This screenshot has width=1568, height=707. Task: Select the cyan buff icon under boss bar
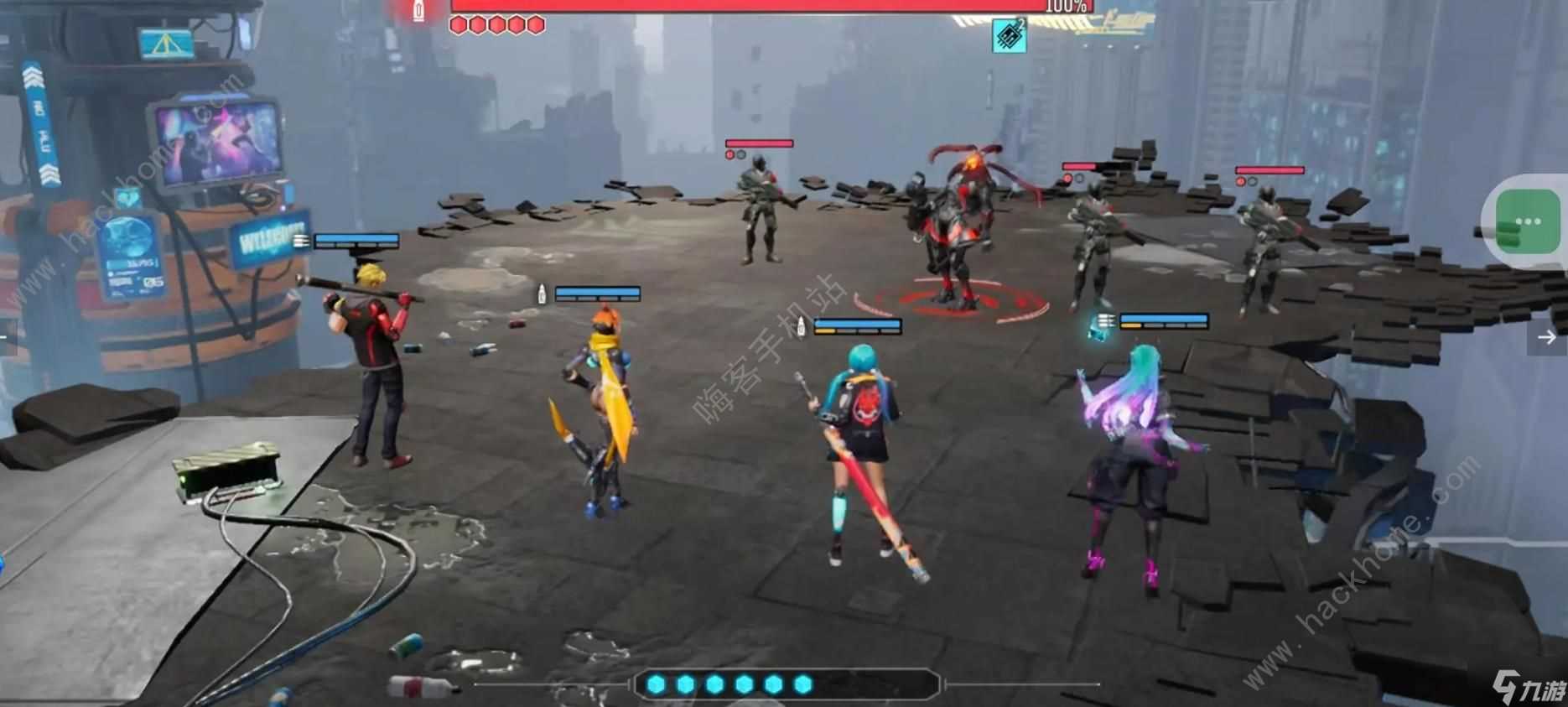[x=1009, y=35]
